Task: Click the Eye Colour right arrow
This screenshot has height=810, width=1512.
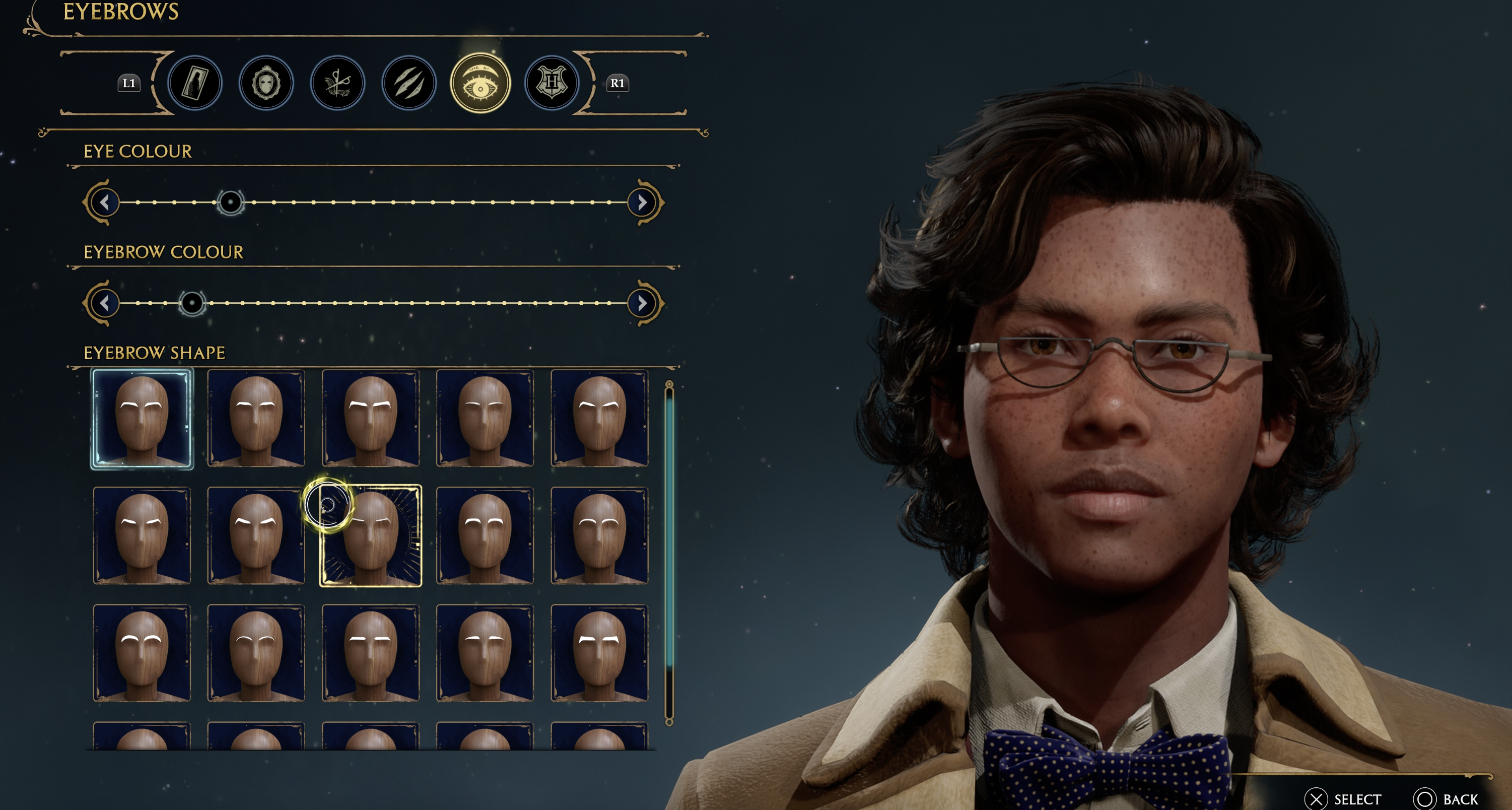Action: click(x=642, y=202)
